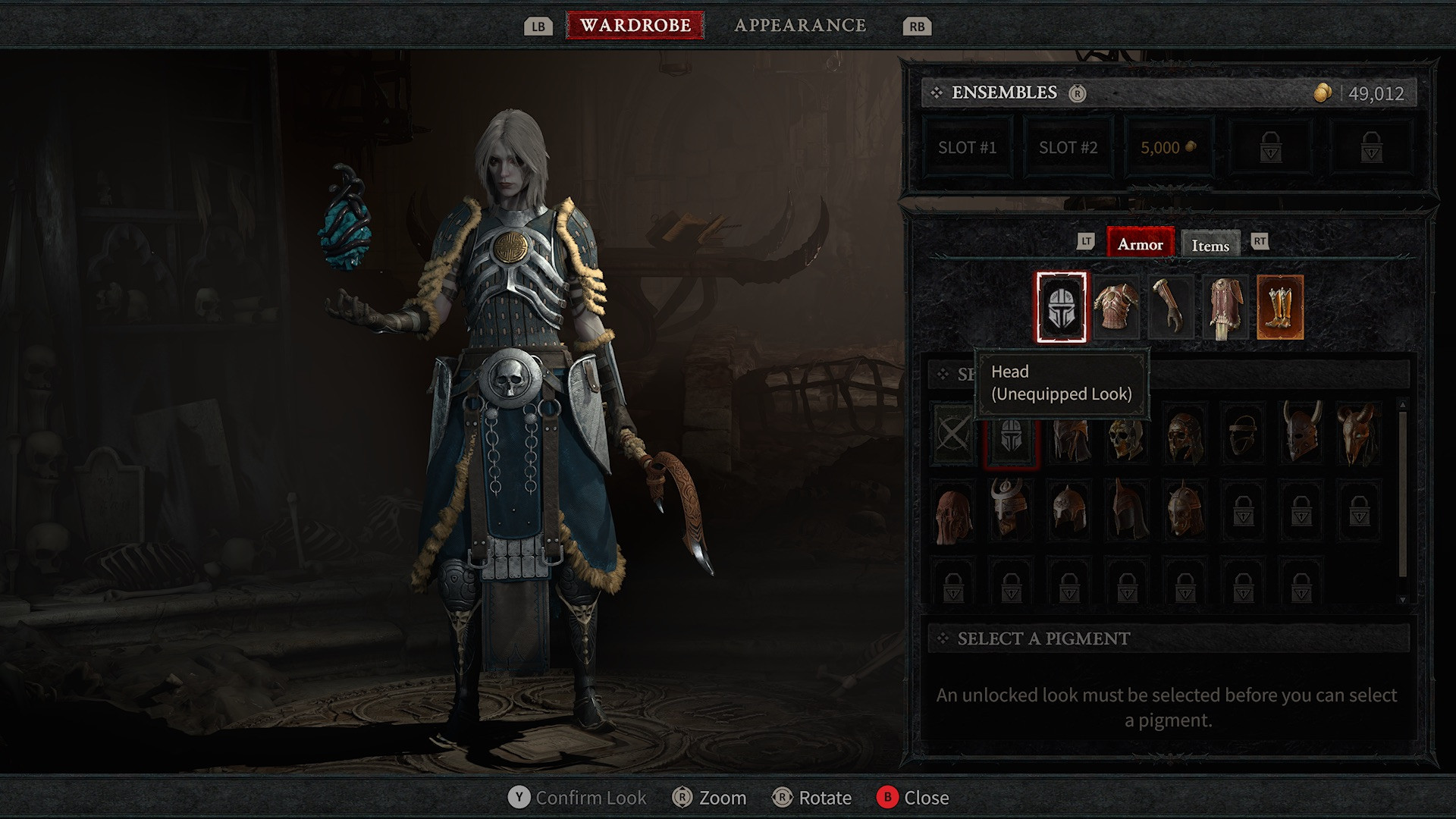Switch to the Items category
Viewport: 1456px width, 819px height.
tap(1210, 245)
